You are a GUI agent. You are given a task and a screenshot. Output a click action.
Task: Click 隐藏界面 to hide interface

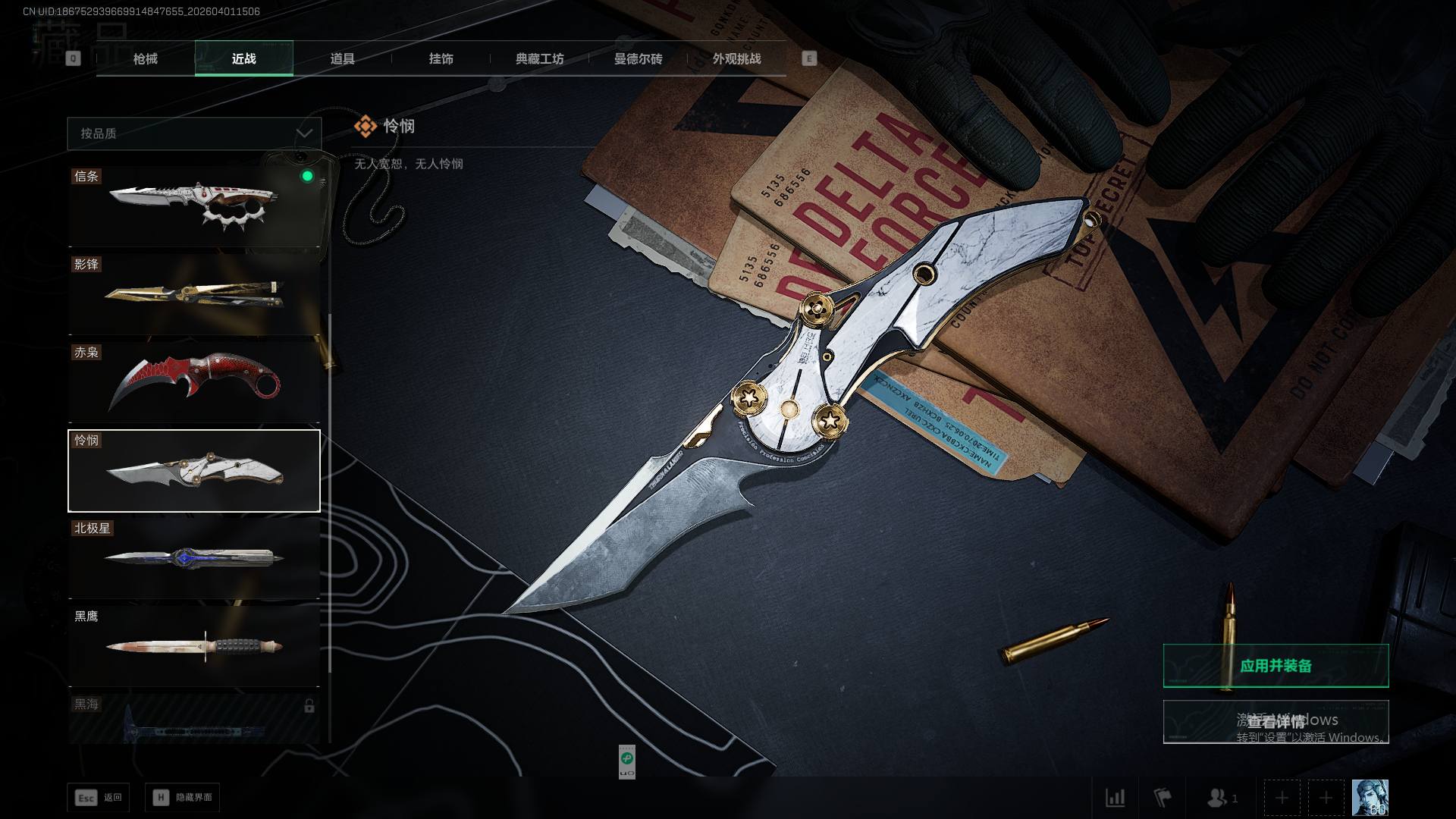click(182, 798)
